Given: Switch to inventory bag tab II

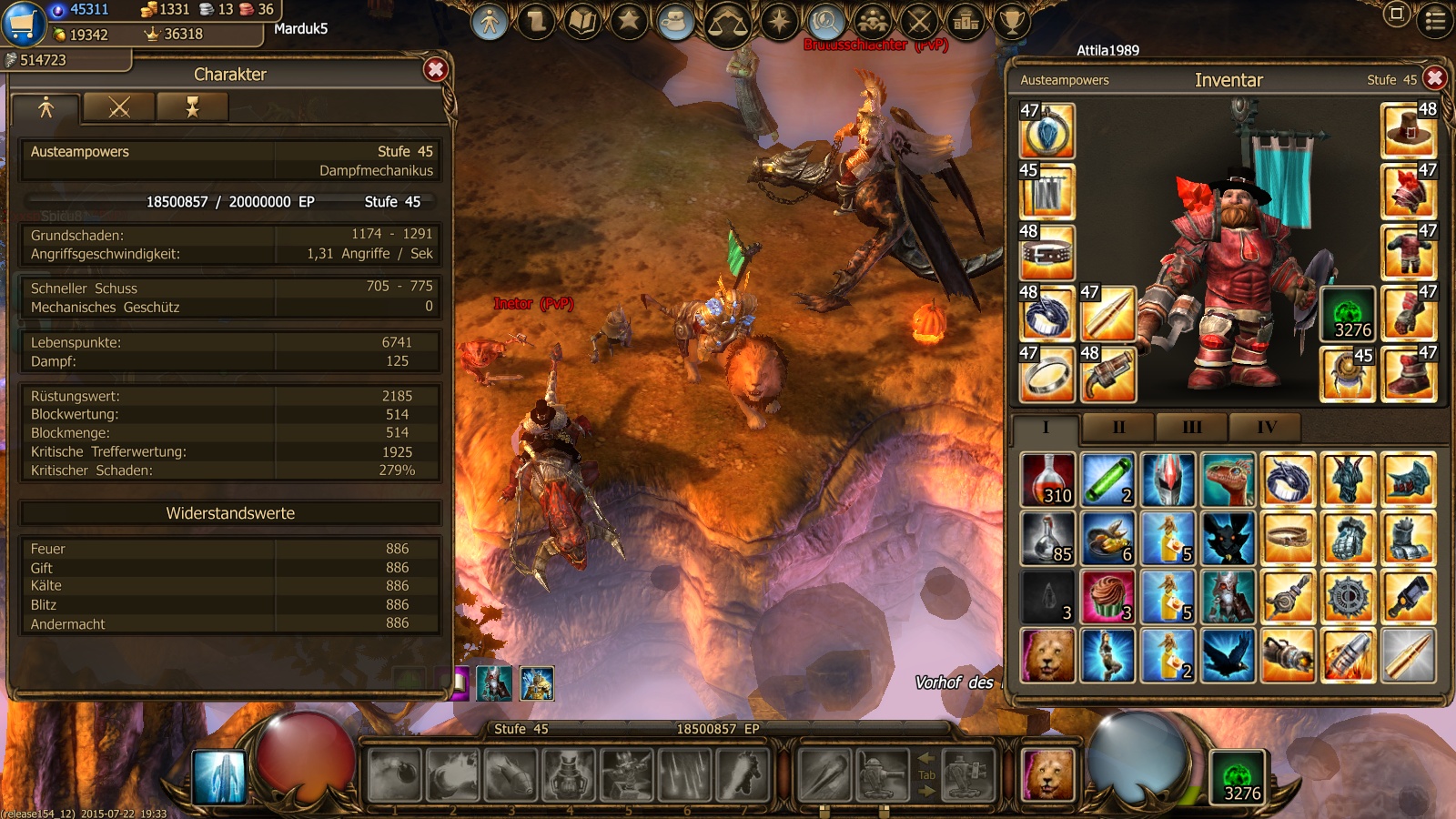Looking at the screenshot, I should coord(1118,427).
